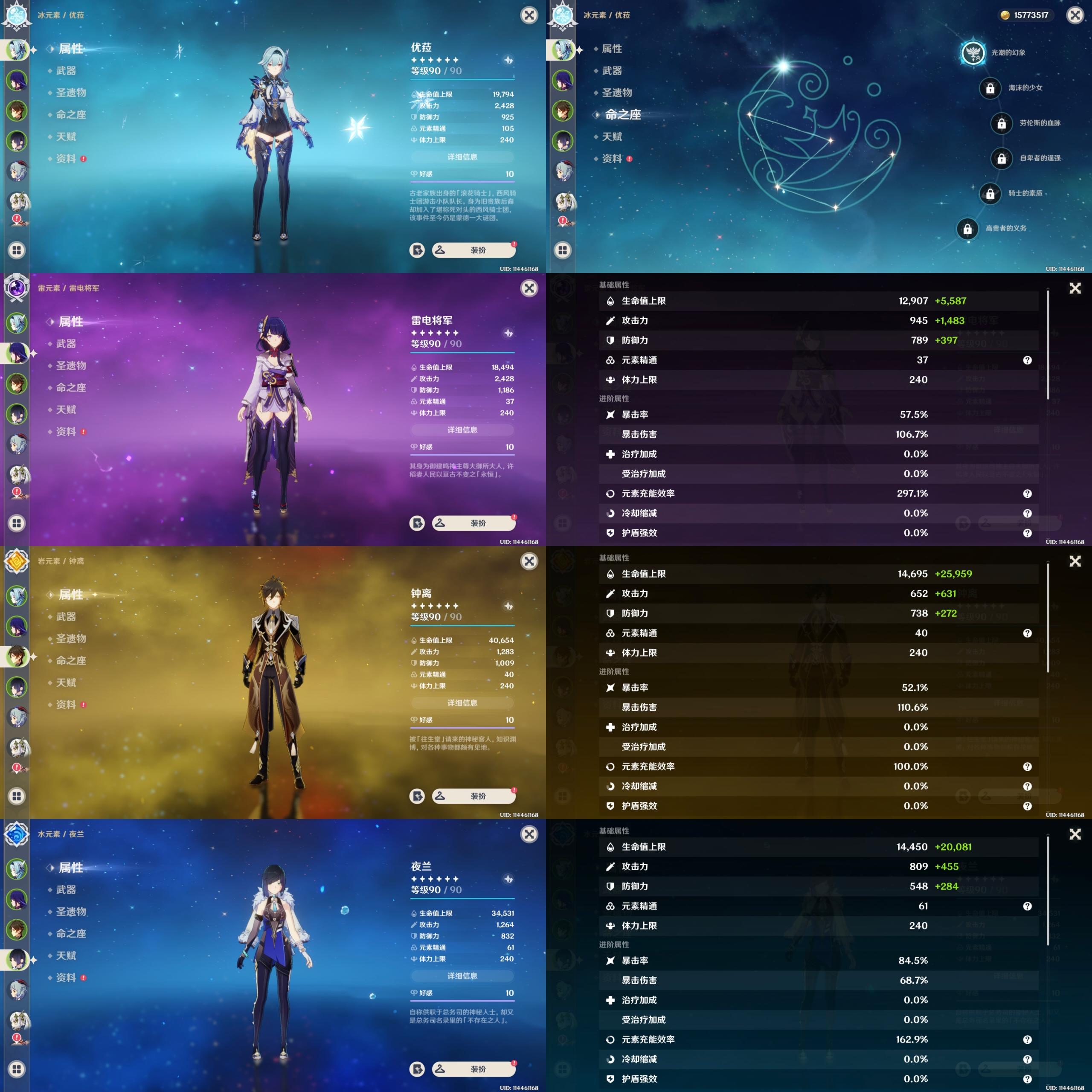Open 资料 in 夜兰's menu
The image size is (1092, 1092).
[66, 978]
